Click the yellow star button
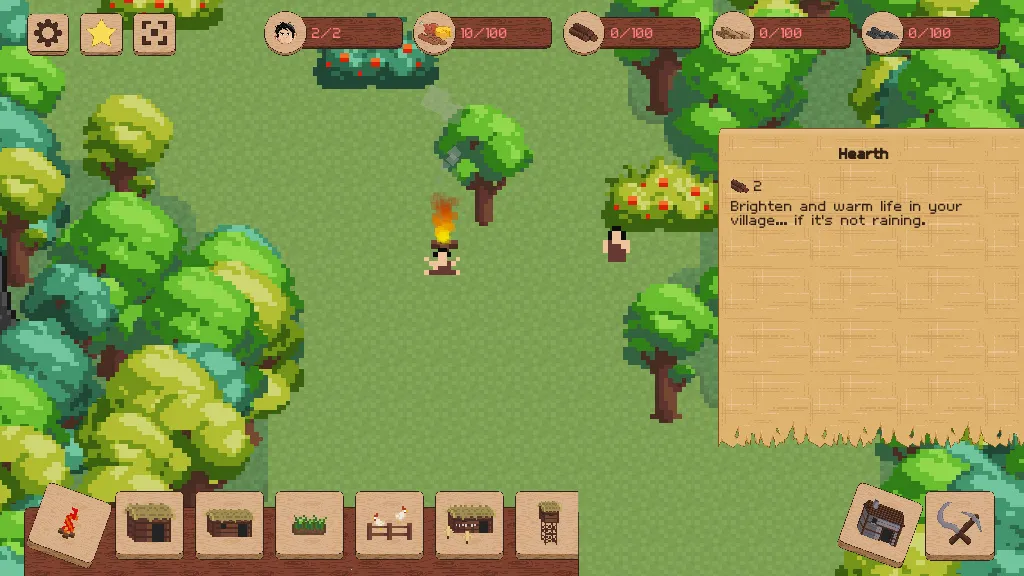 coord(101,34)
